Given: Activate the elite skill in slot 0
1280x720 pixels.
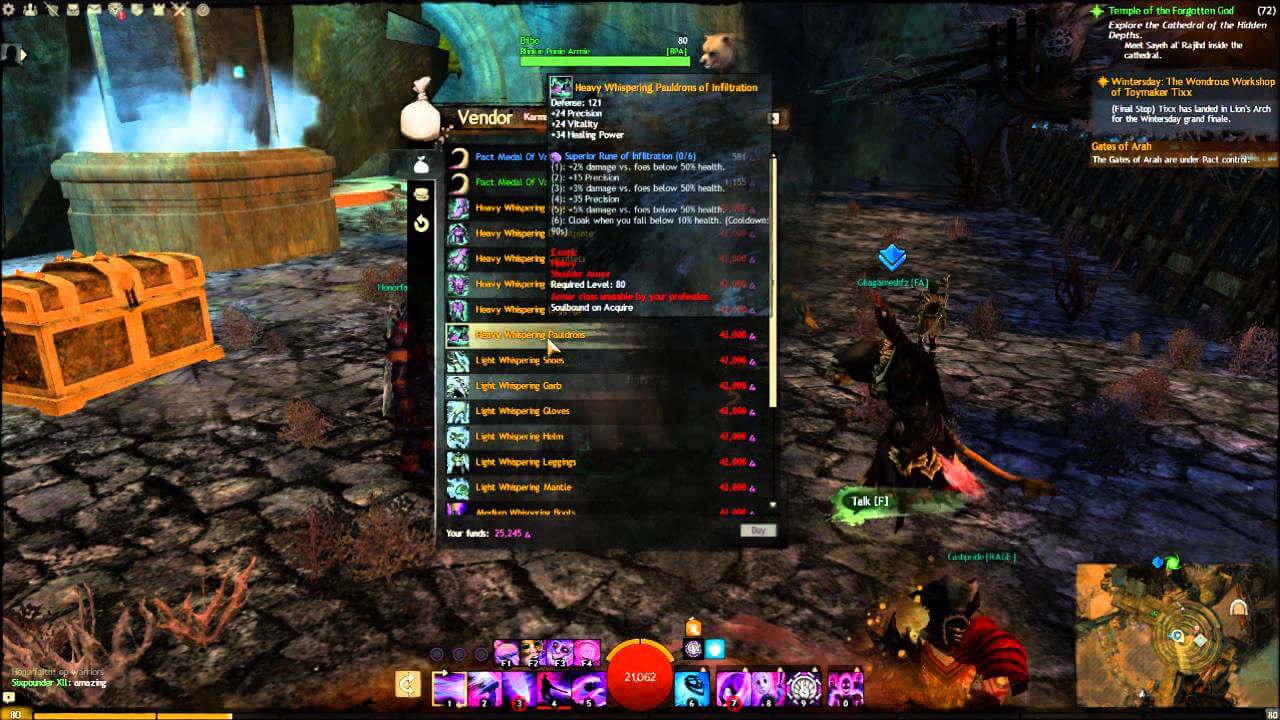Looking at the screenshot, I should [843, 685].
